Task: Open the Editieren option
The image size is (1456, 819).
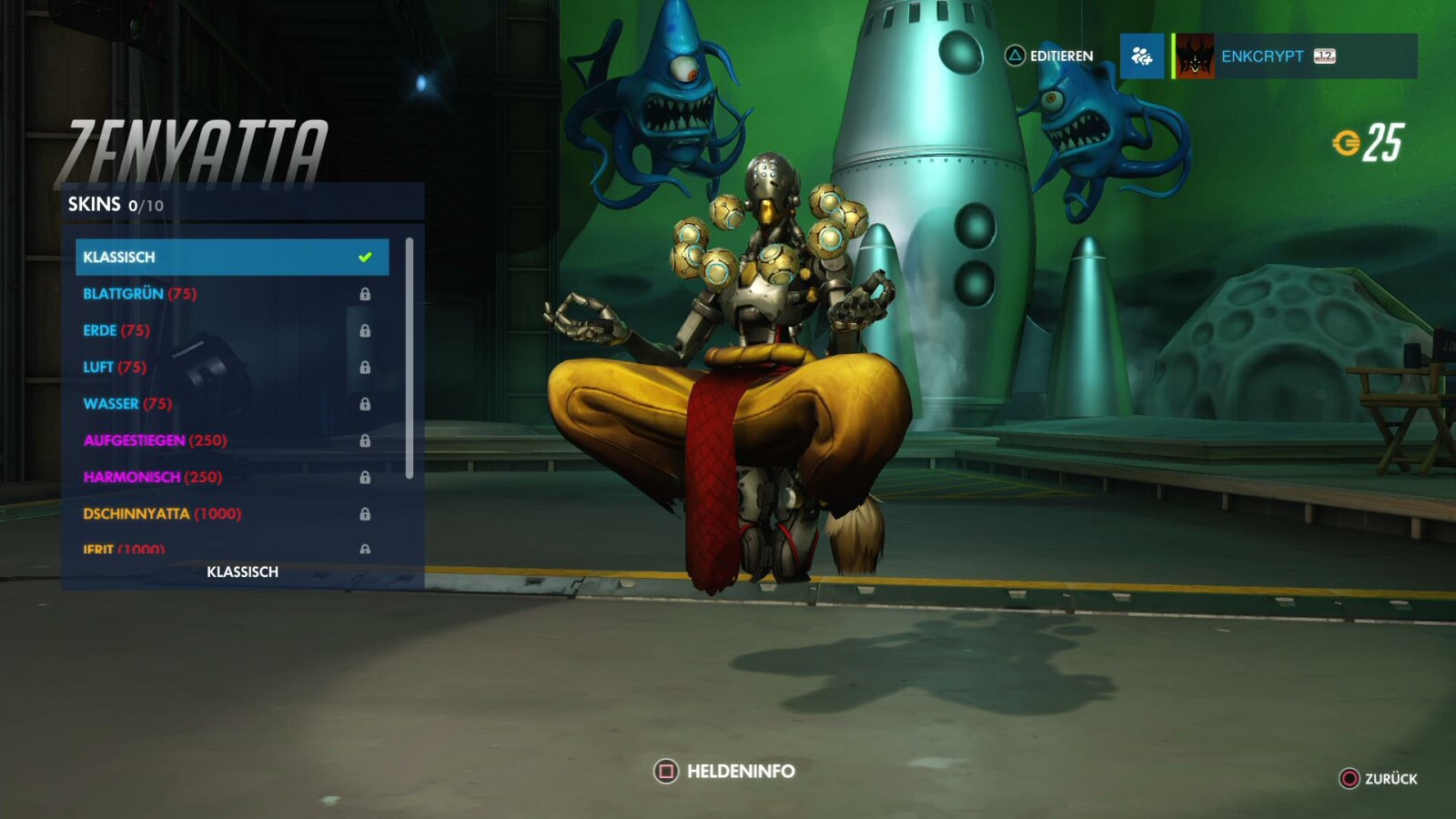Action: [1049, 56]
